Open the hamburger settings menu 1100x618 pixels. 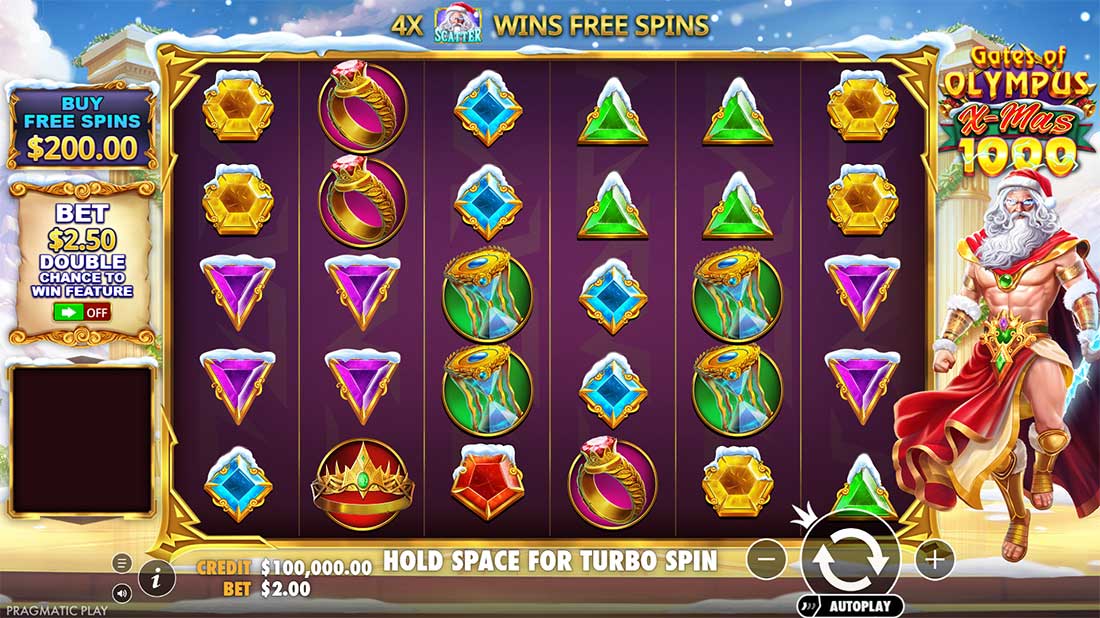pyautogui.click(x=122, y=563)
